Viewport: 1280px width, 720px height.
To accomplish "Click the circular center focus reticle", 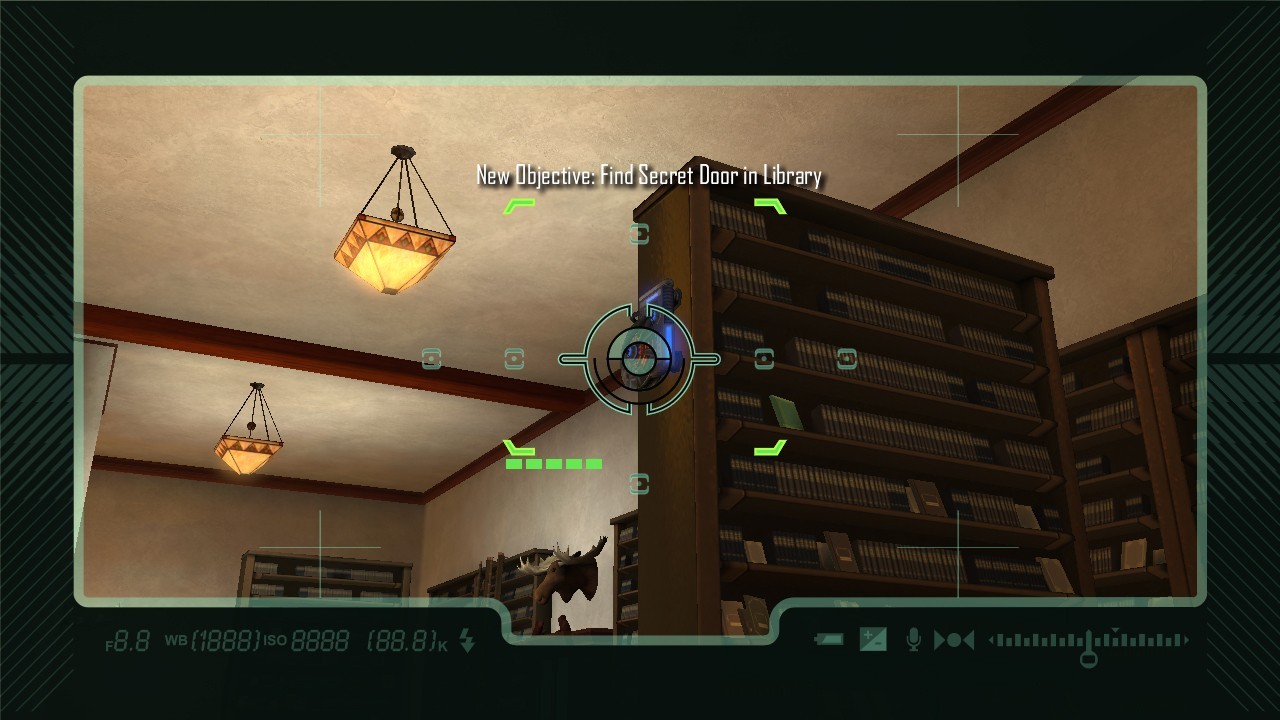I will [638, 358].
